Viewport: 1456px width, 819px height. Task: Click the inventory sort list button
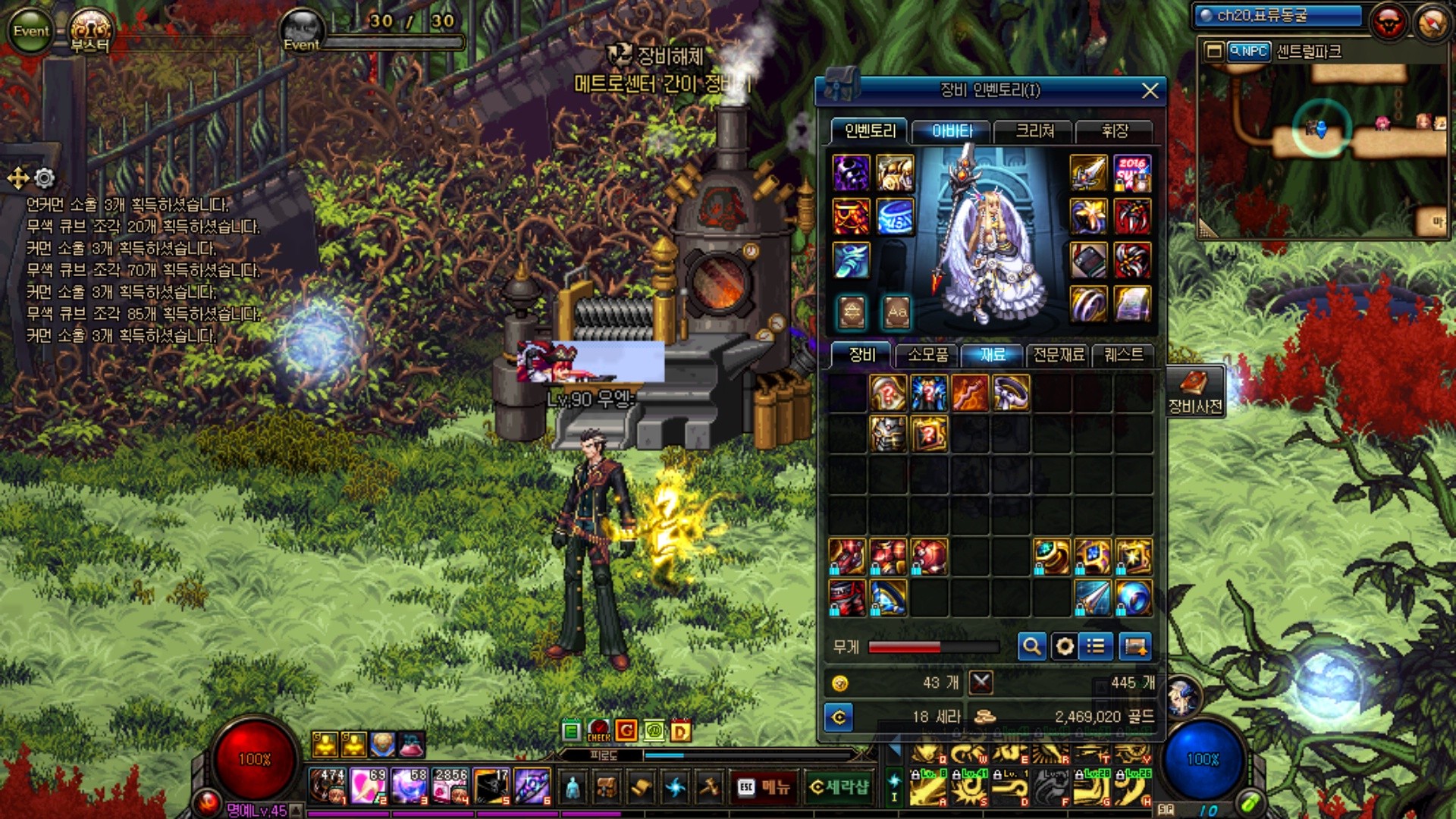tap(1095, 646)
